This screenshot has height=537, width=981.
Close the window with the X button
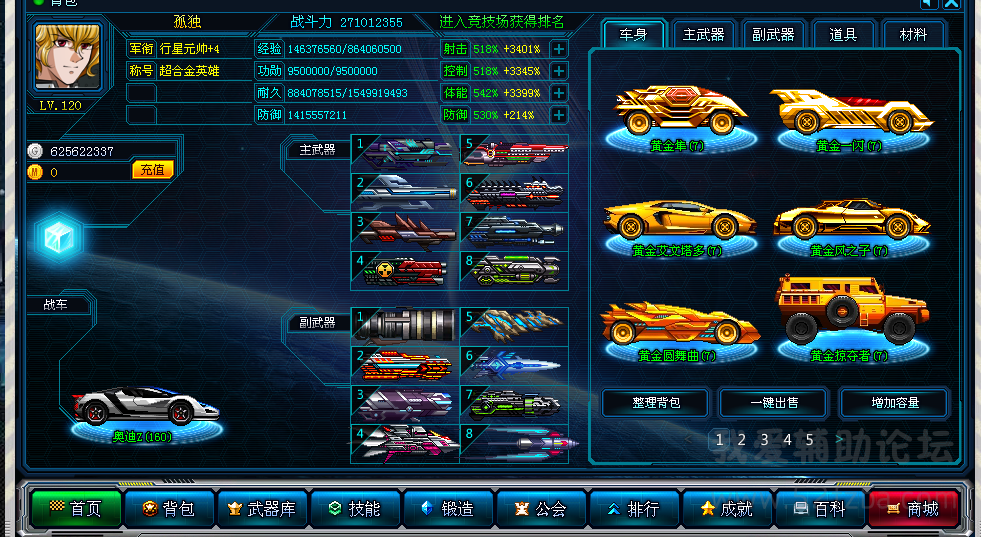coord(950,4)
